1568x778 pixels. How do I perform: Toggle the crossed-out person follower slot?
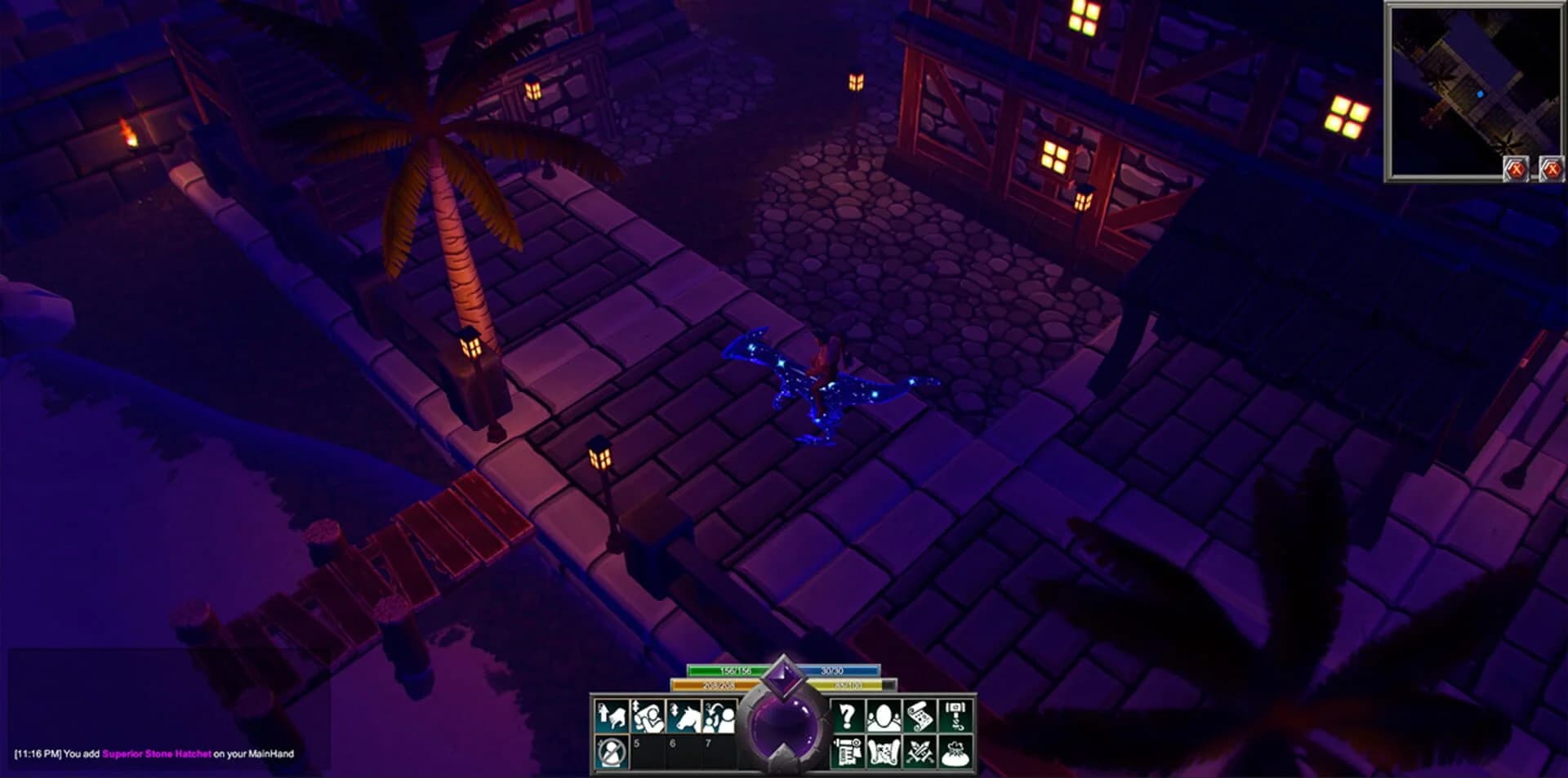[x=612, y=754]
